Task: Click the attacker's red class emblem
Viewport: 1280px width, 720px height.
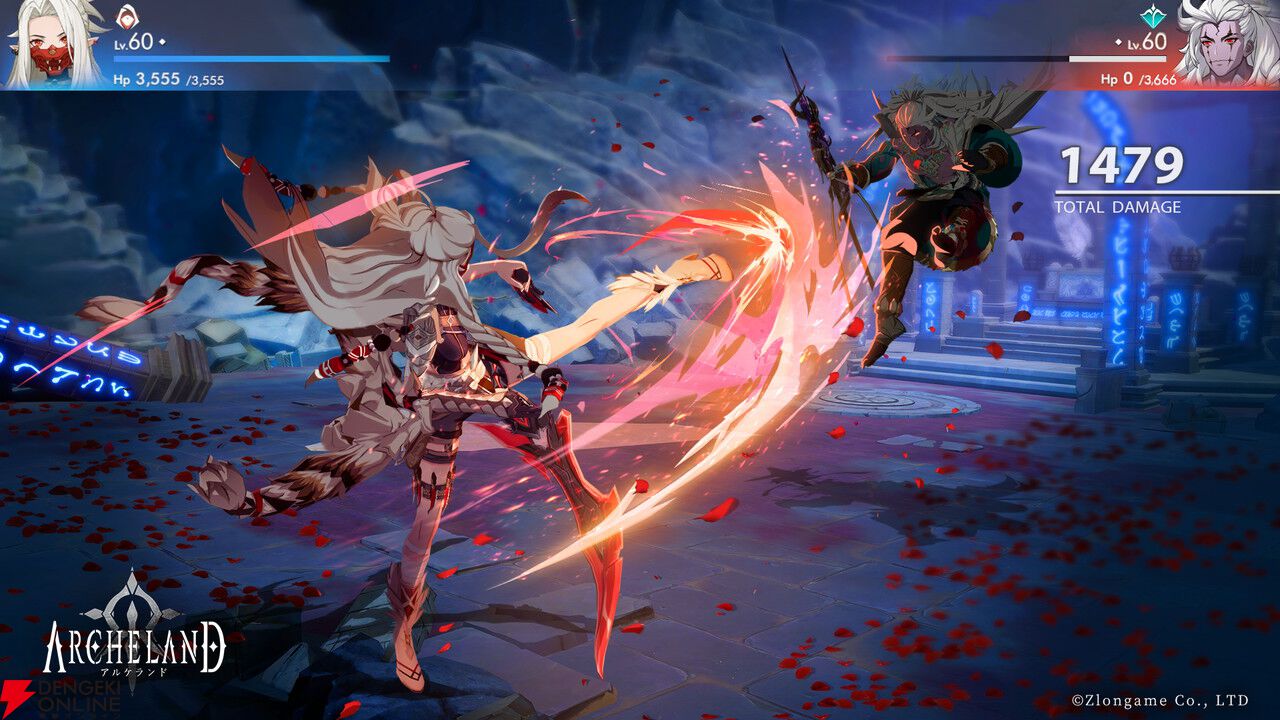Action: pyautogui.click(x=127, y=17)
